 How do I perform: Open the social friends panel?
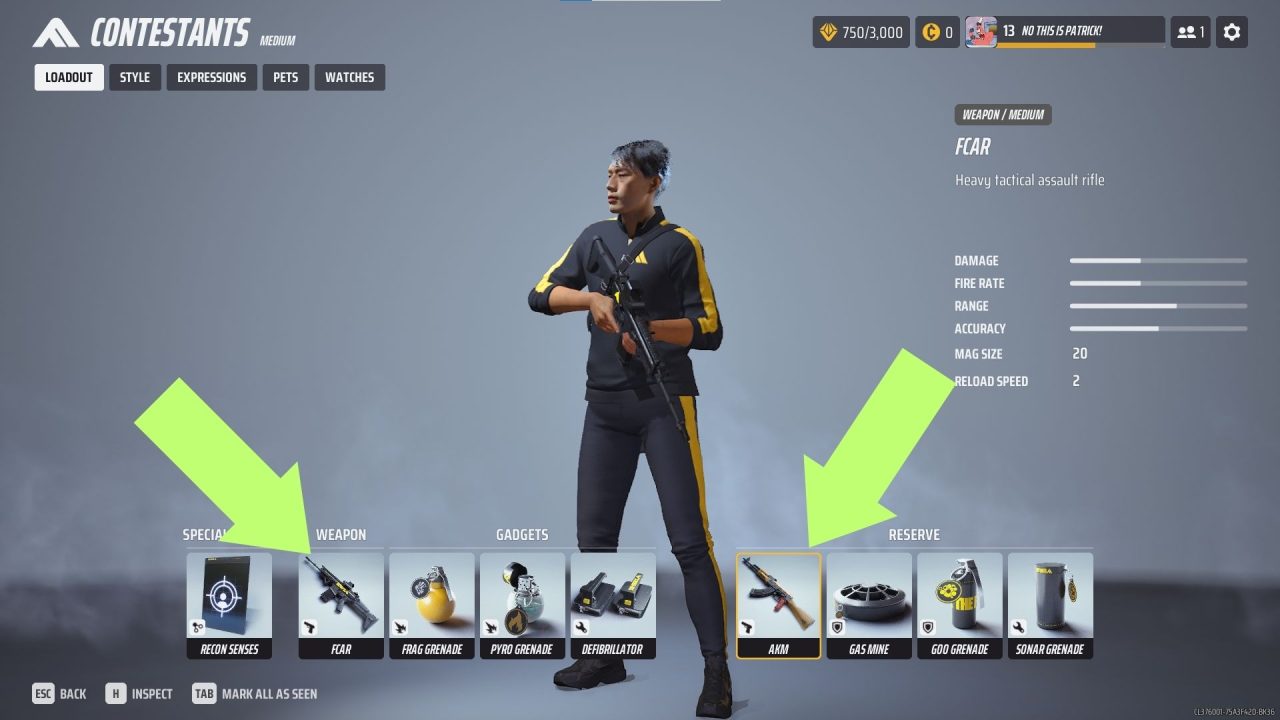pos(1189,31)
